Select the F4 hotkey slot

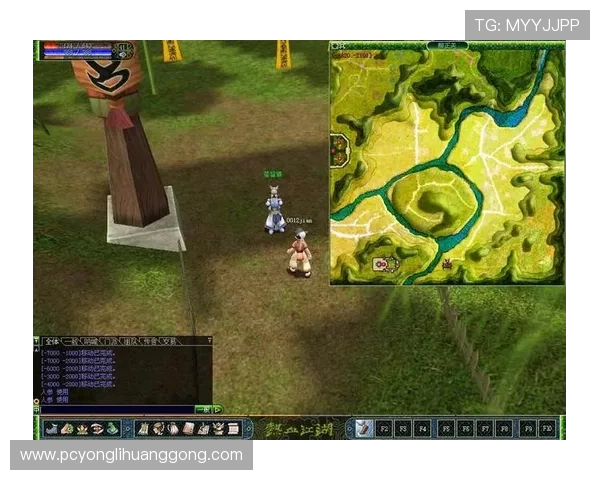click(422, 428)
